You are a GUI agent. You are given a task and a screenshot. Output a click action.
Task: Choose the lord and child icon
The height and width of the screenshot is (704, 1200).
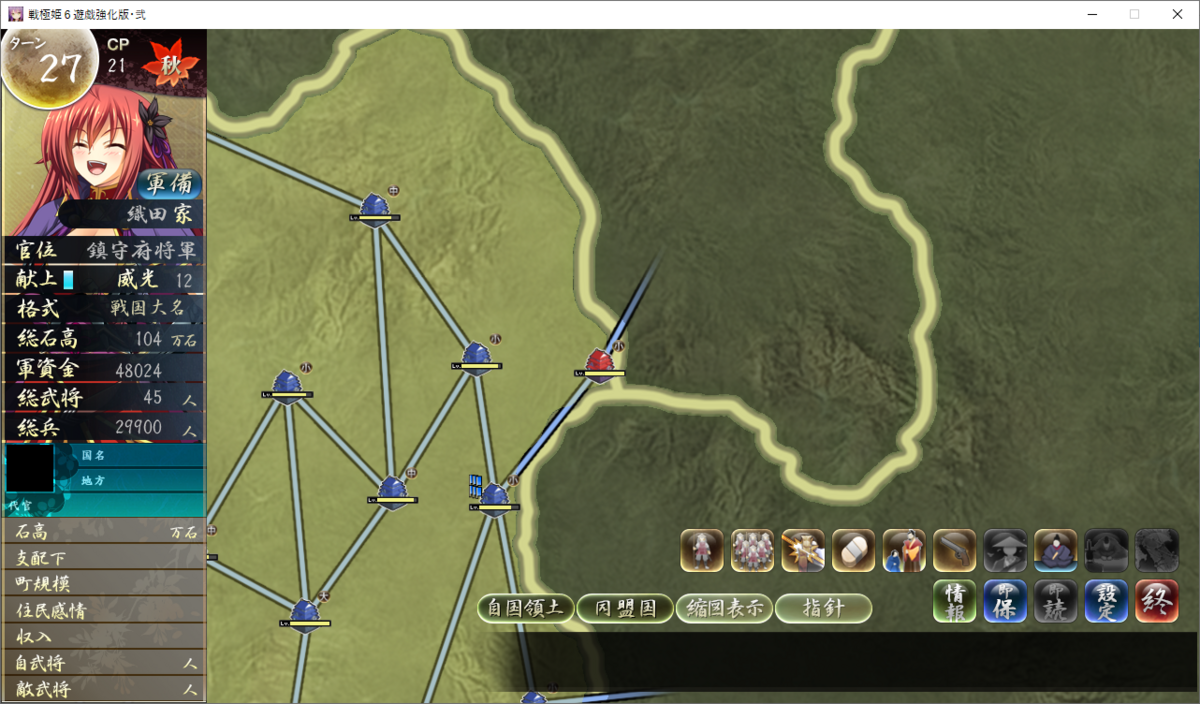pos(904,550)
